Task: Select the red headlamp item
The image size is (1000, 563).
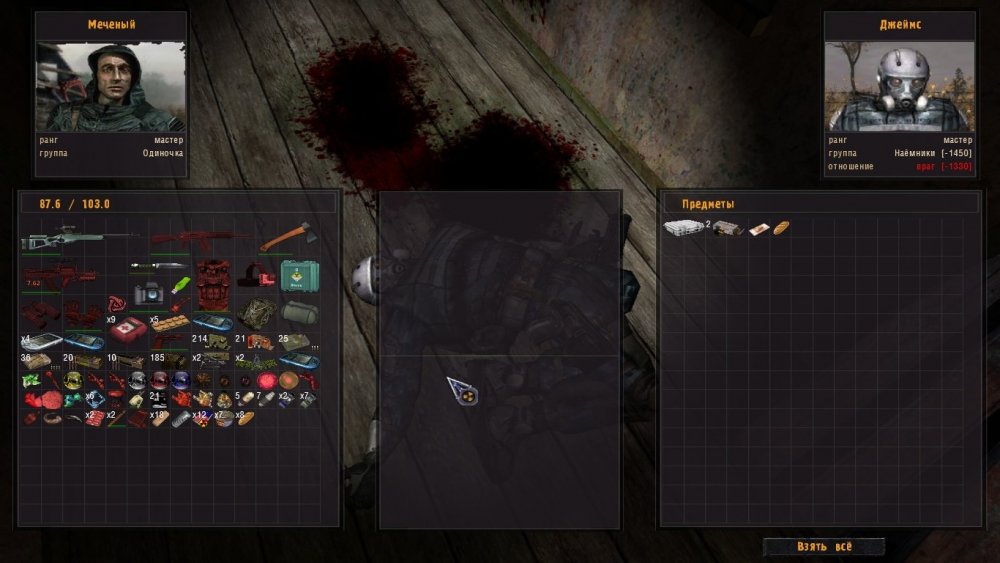Action: 257,276
